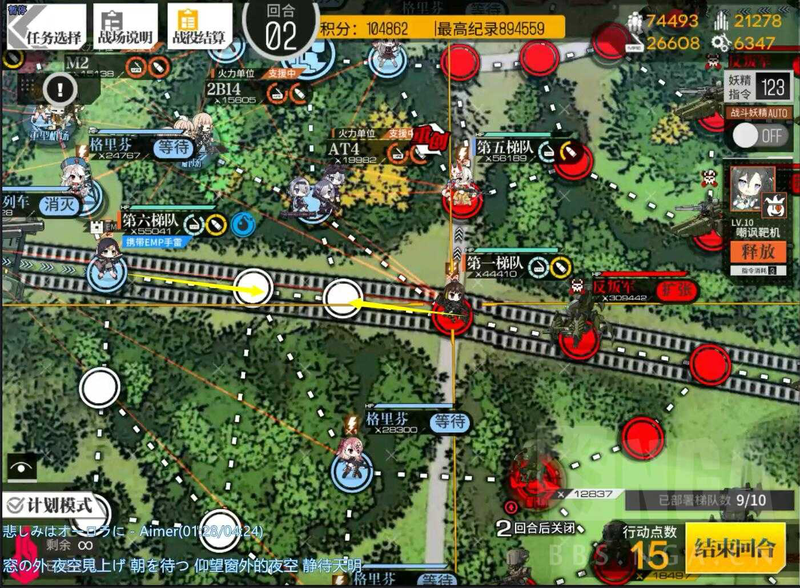Select the M2 unit label
The height and width of the screenshot is (588, 800).
point(78,62)
